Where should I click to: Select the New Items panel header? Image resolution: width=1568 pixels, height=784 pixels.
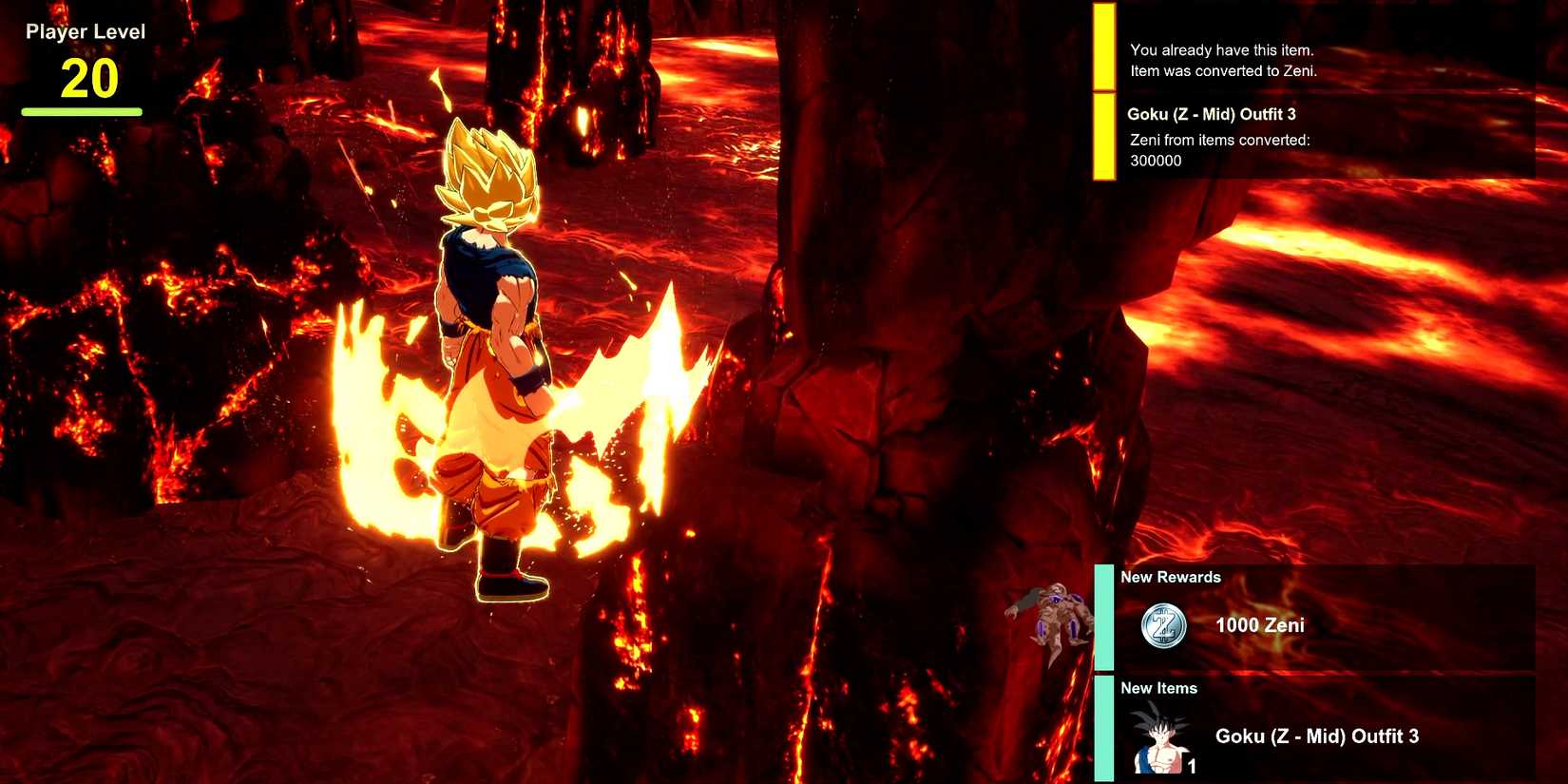click(1161, 687)
